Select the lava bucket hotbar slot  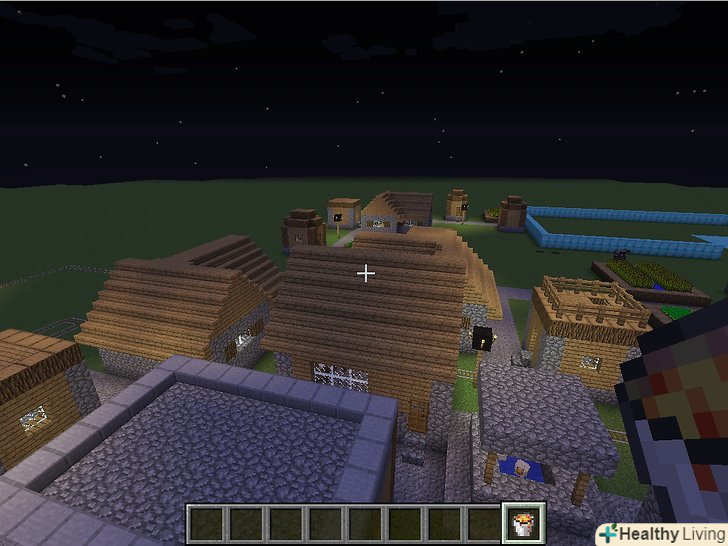tap(524, 524)
